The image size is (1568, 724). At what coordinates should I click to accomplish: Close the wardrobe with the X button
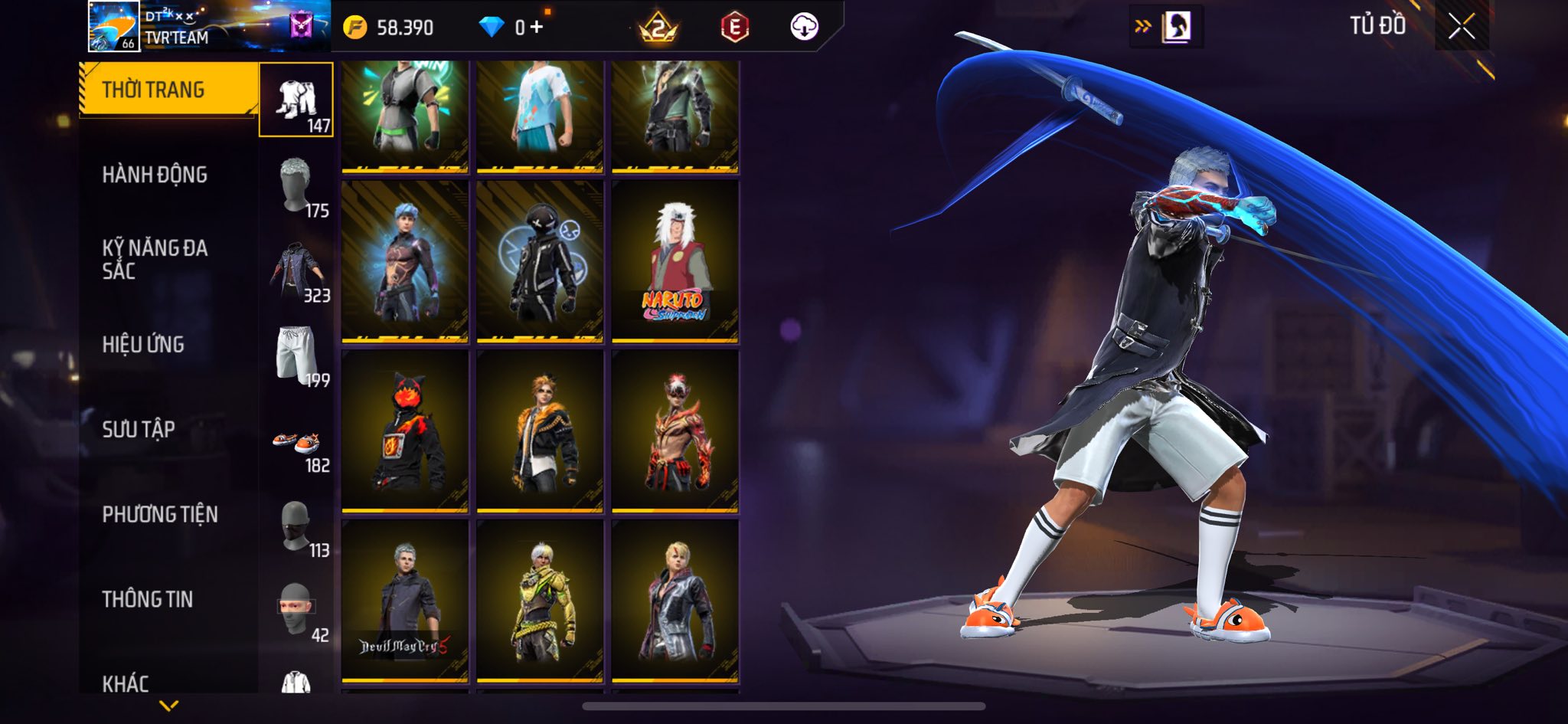[x=1461, y=27]
